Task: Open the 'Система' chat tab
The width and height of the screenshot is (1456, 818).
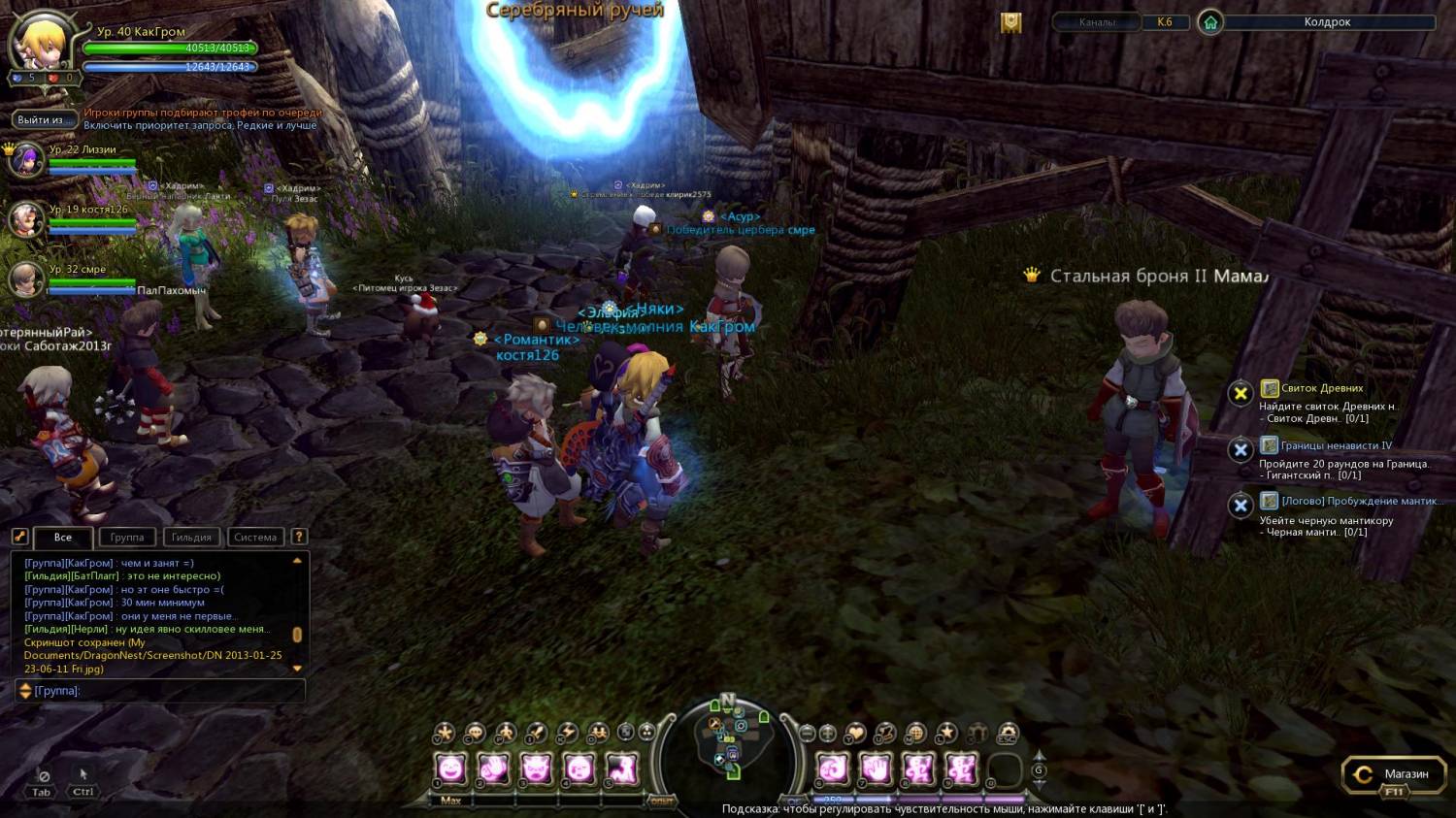Action: click(255, 537)
